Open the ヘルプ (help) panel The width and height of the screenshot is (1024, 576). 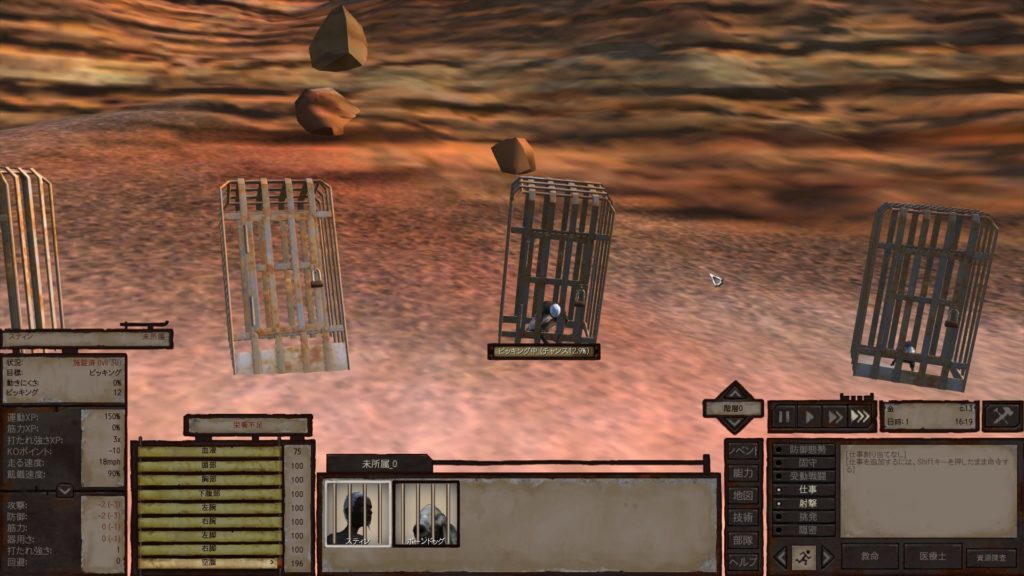742,562
